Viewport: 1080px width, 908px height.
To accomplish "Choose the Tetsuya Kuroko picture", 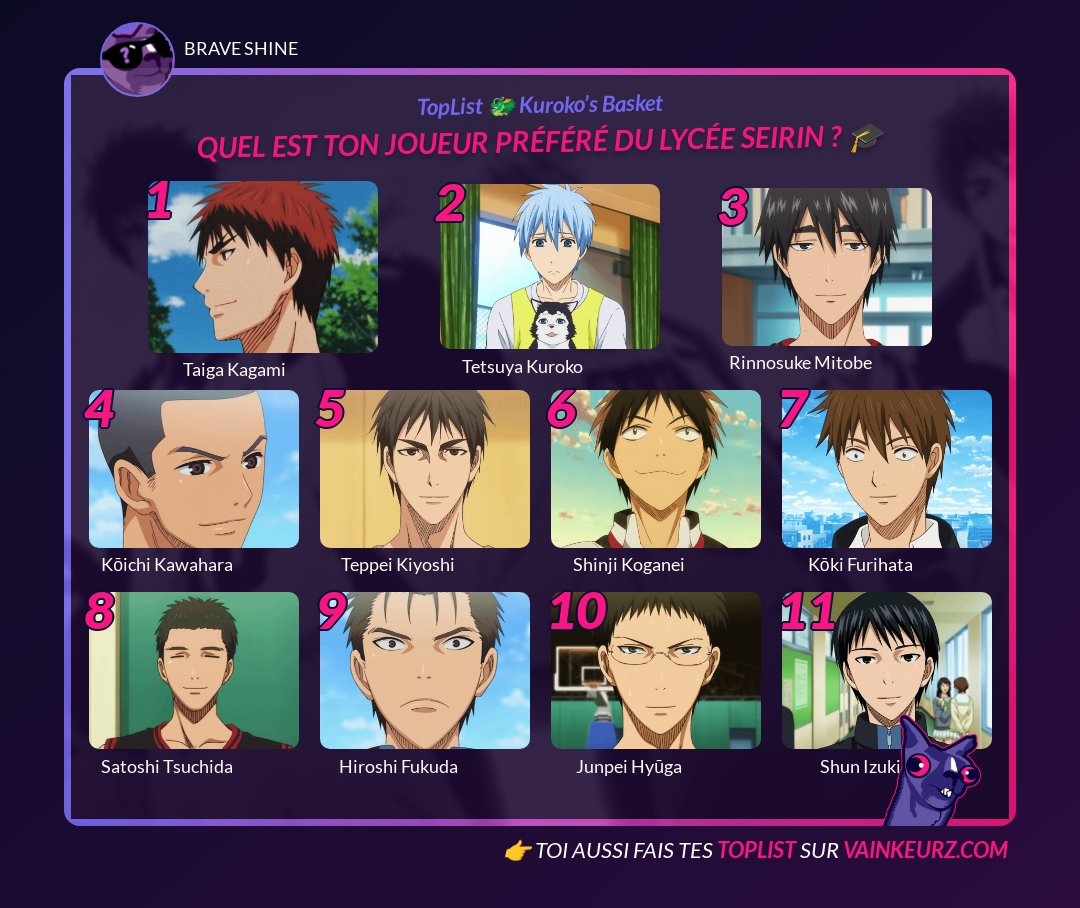I will point(550,267).
